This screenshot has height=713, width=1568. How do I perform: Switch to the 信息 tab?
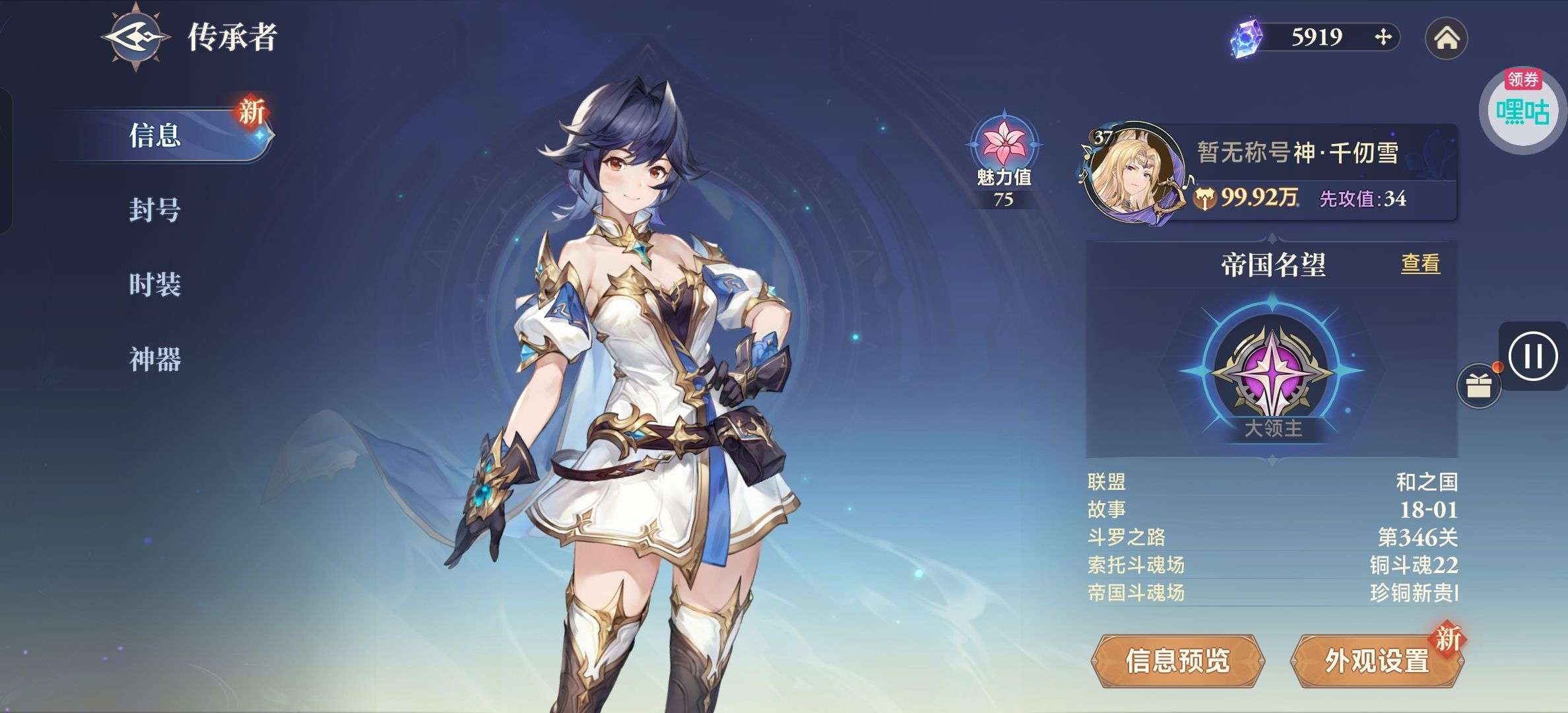(156, 135)
